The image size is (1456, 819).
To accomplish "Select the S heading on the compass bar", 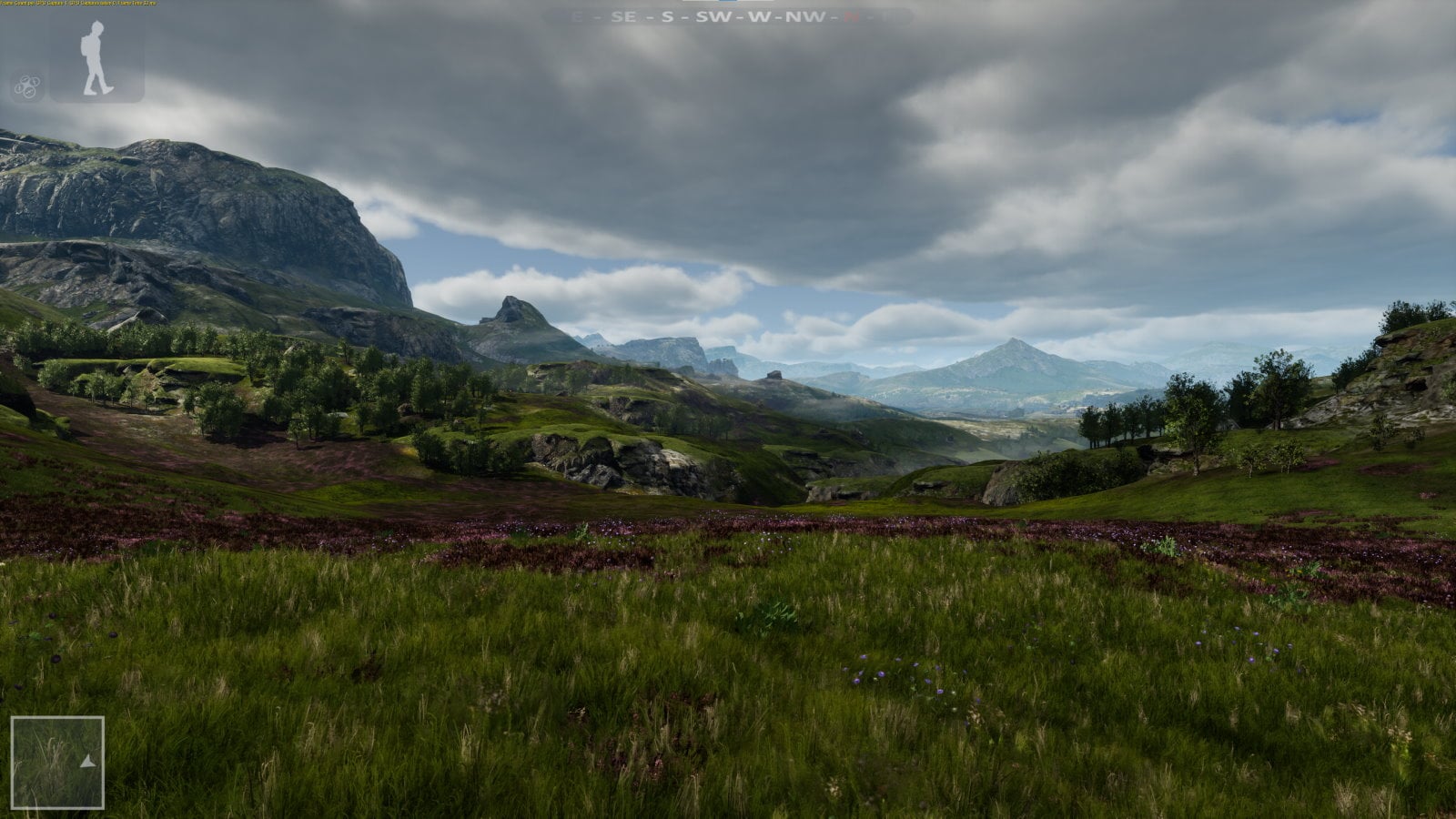I will (x=667, y=15).
